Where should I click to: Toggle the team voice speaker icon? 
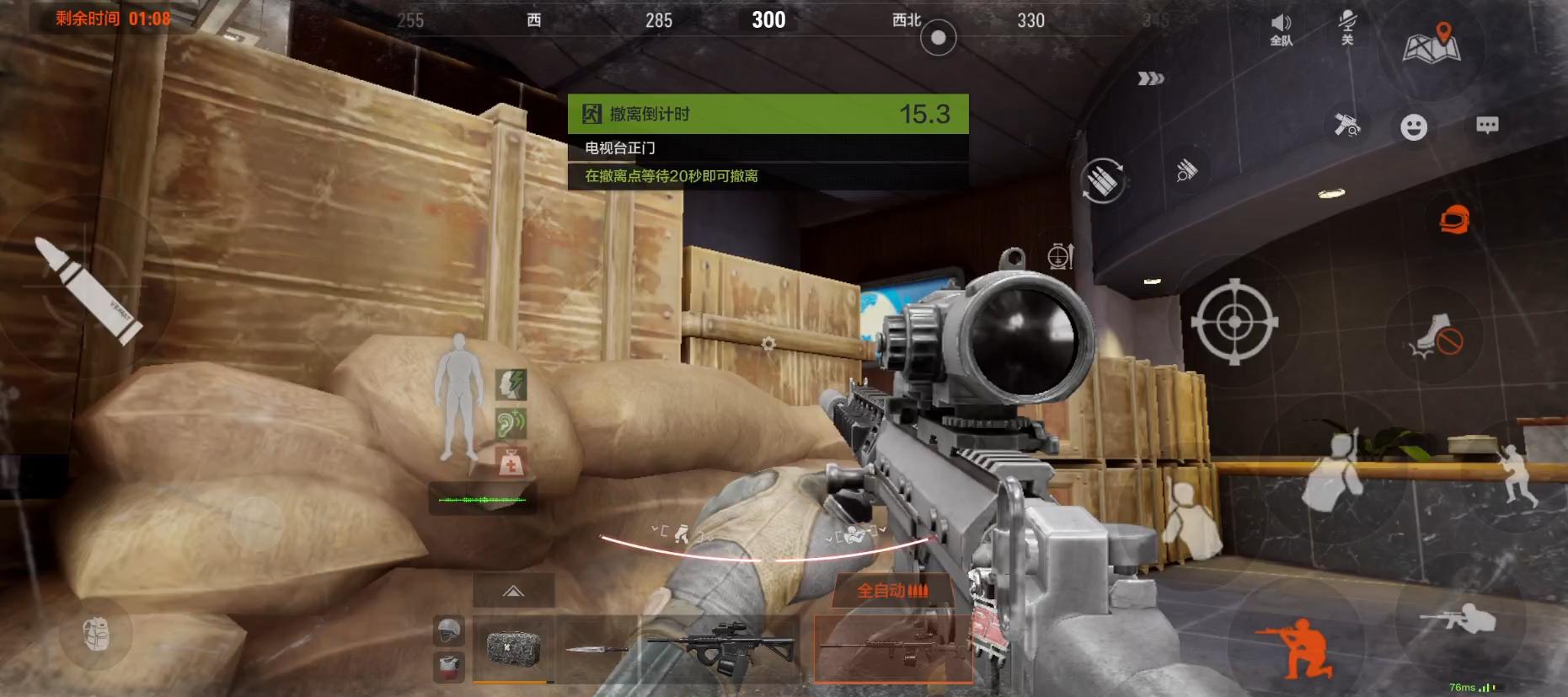point(1281,29)
